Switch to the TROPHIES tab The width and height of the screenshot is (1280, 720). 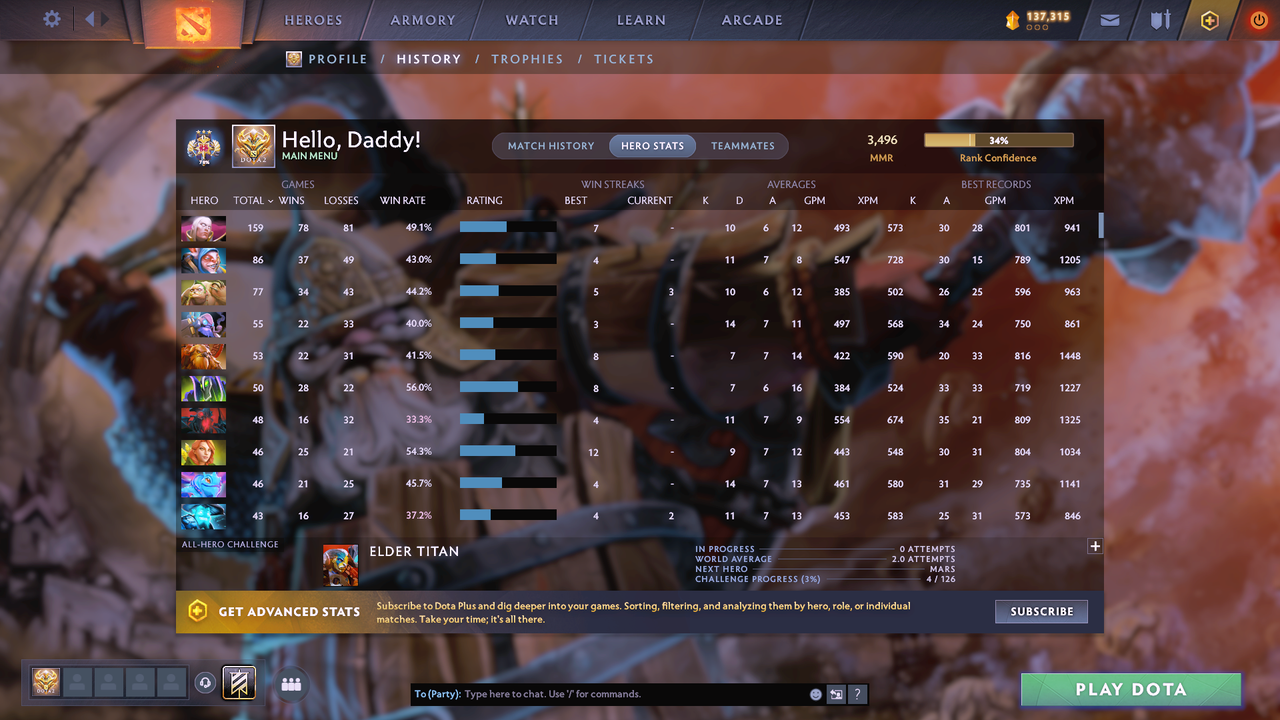pos(527,59)
